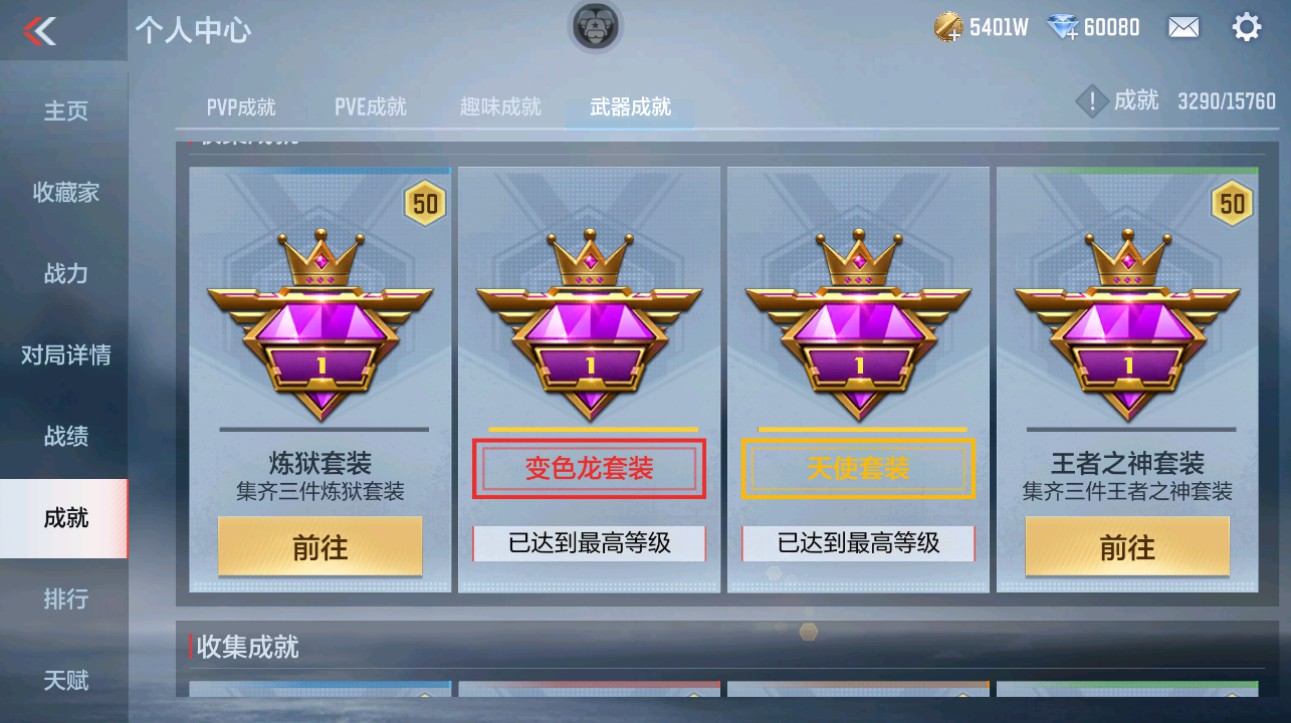Click 前往 on the 王者之神套装 card
The width and height of the screenshot is (1291, 723).
pos(1126,546)
